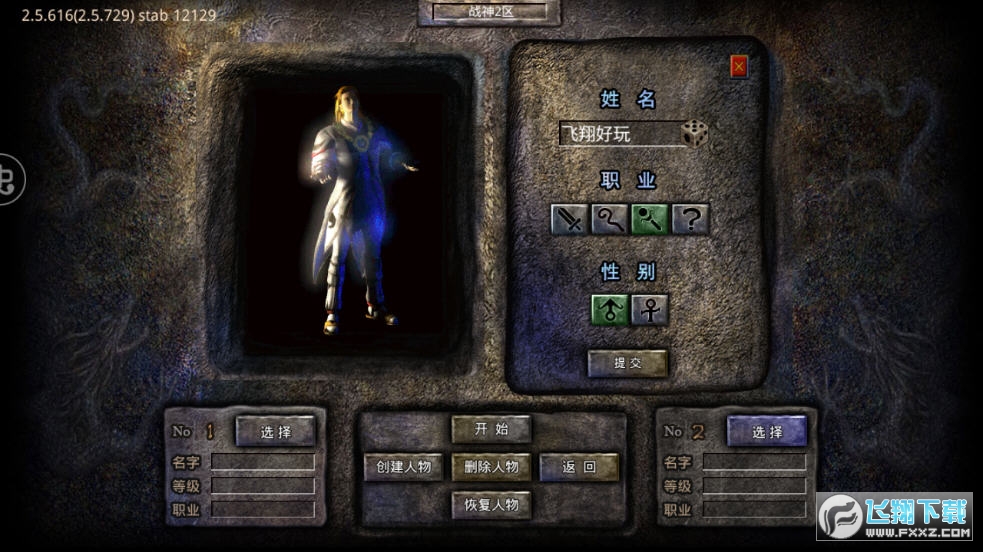Screen dimensions: 983x552
Task: Start the game with 开始
Action: pos(491,429)
